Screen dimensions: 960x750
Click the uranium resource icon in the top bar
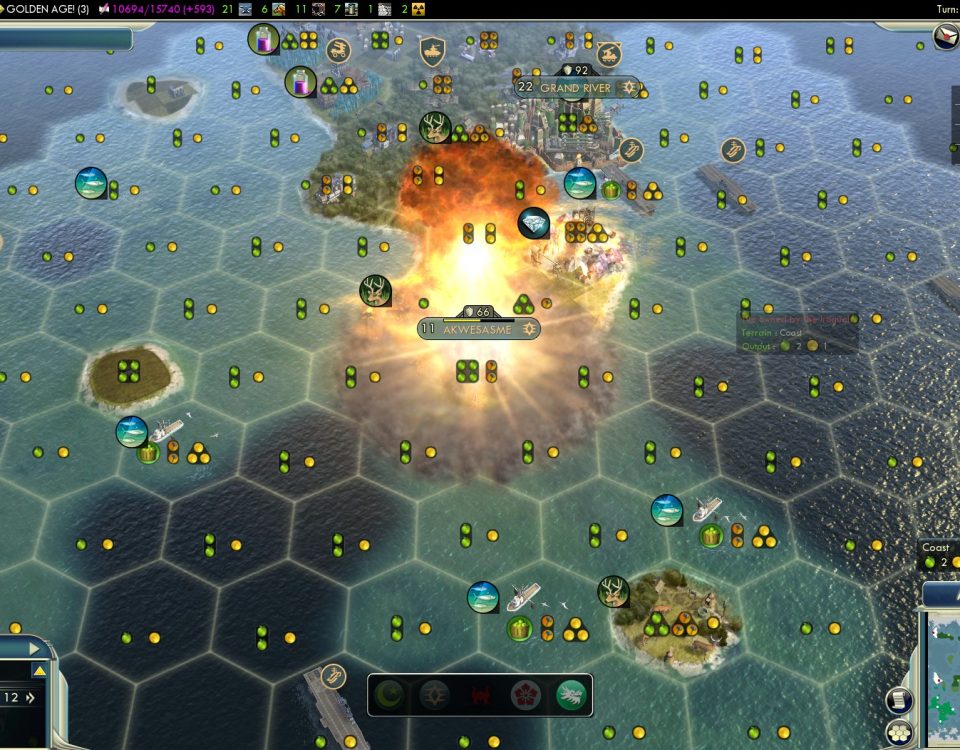point(418,9)
